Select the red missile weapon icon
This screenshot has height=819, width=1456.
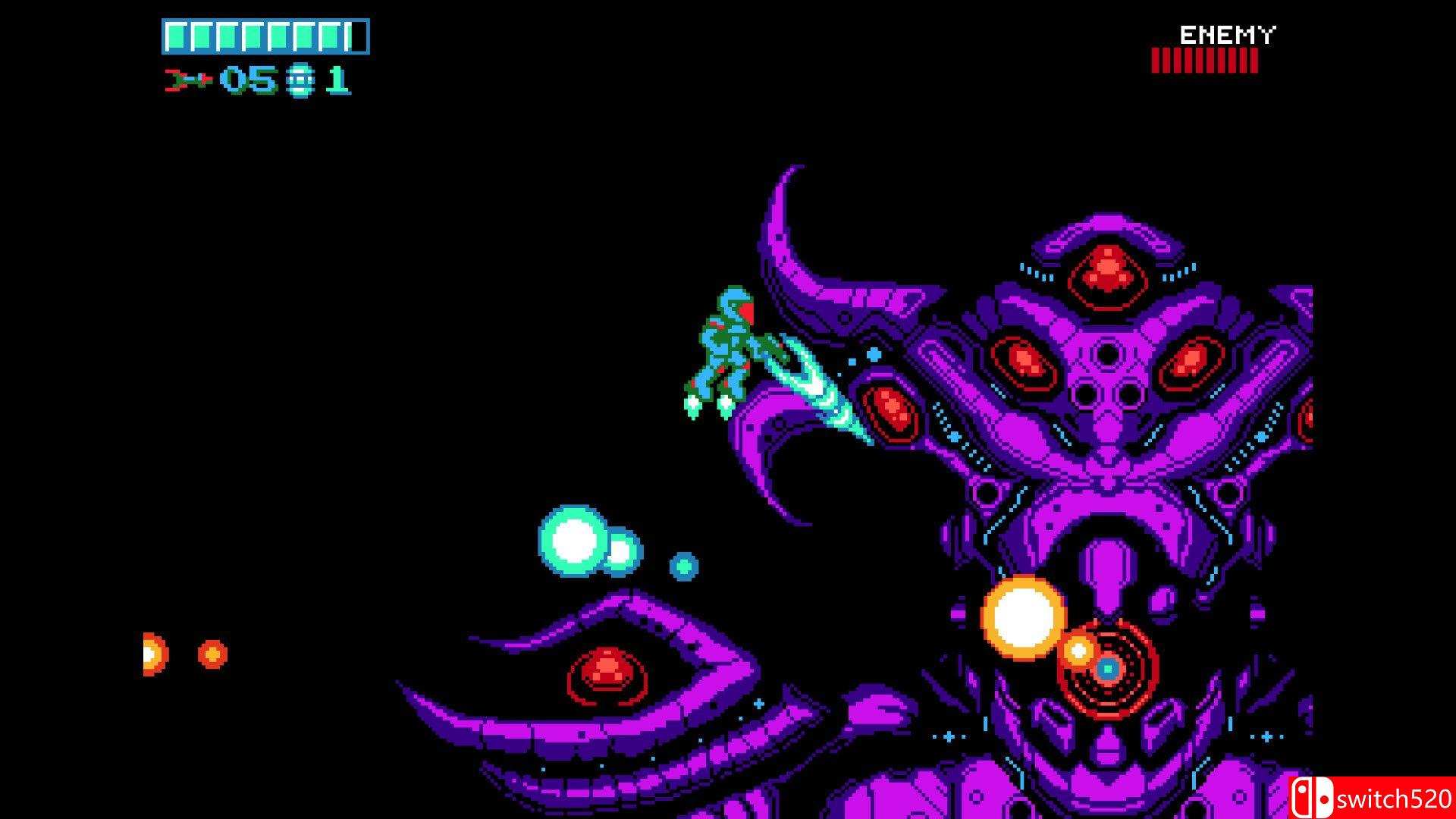point(187,80)
